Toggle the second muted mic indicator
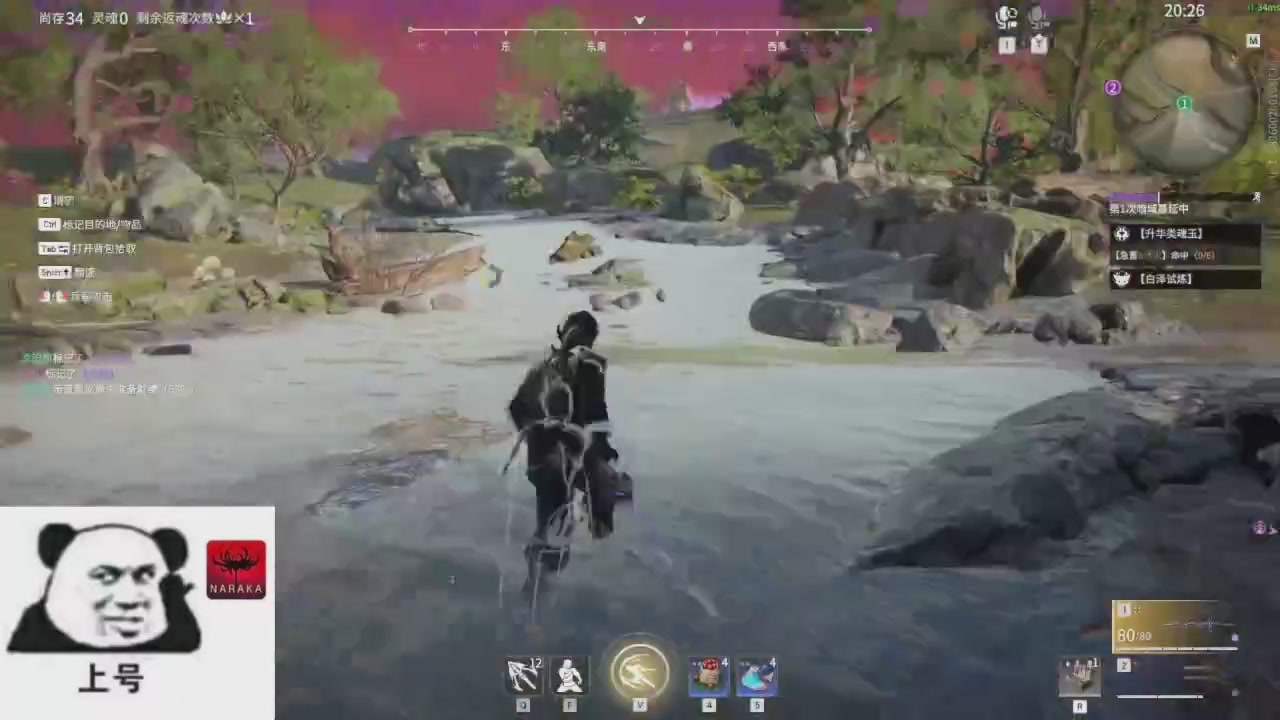Viewport: 1280px width, 720px height. point(1038,17)
